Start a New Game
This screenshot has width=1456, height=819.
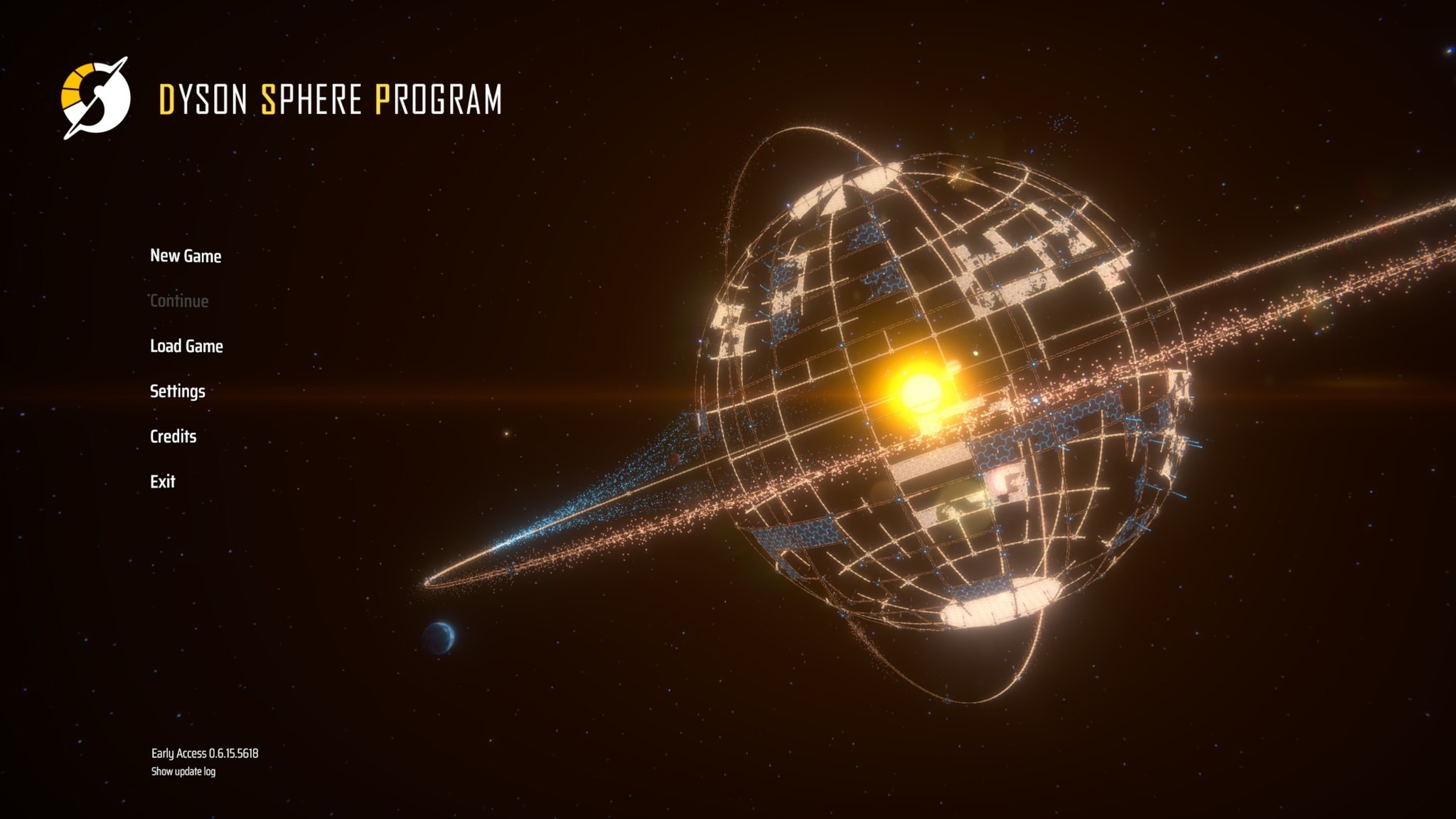[185, 256]
